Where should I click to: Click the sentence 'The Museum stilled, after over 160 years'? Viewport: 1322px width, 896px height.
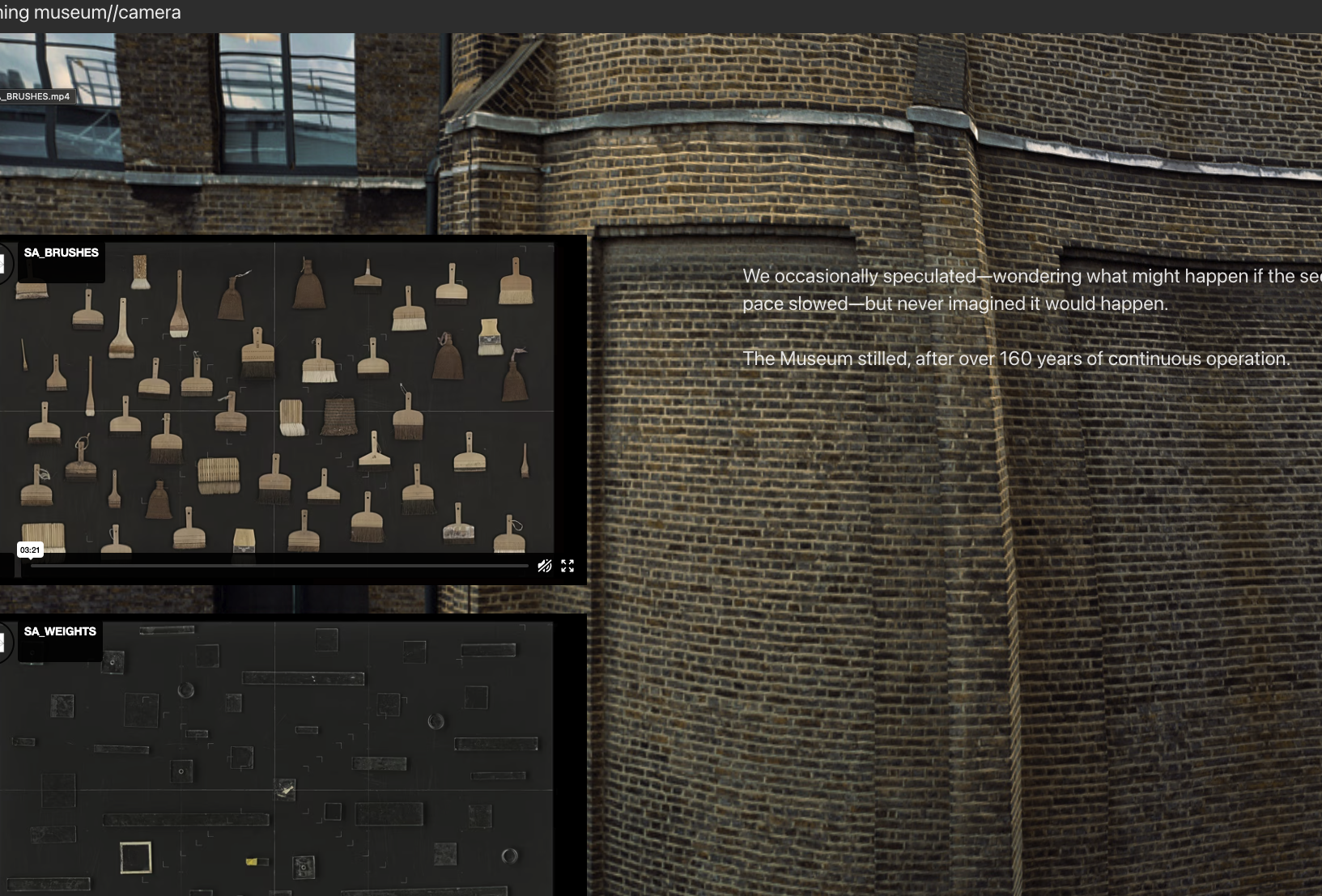pos(1017,358)
